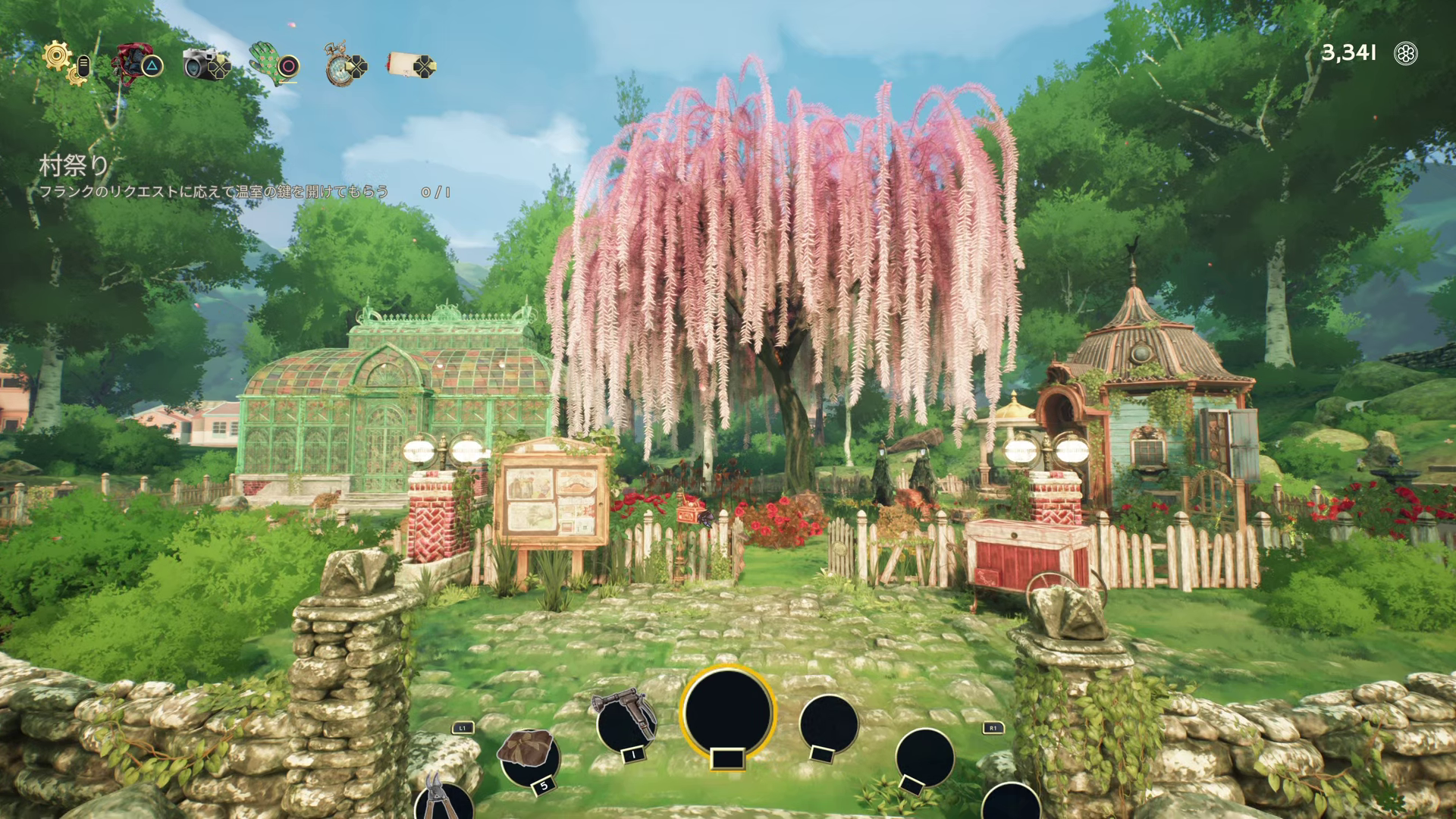The width and height of the screenshot is (1456, 819).
Task: Select the brown wrapped bundle slot
Action: coord(527,755)
